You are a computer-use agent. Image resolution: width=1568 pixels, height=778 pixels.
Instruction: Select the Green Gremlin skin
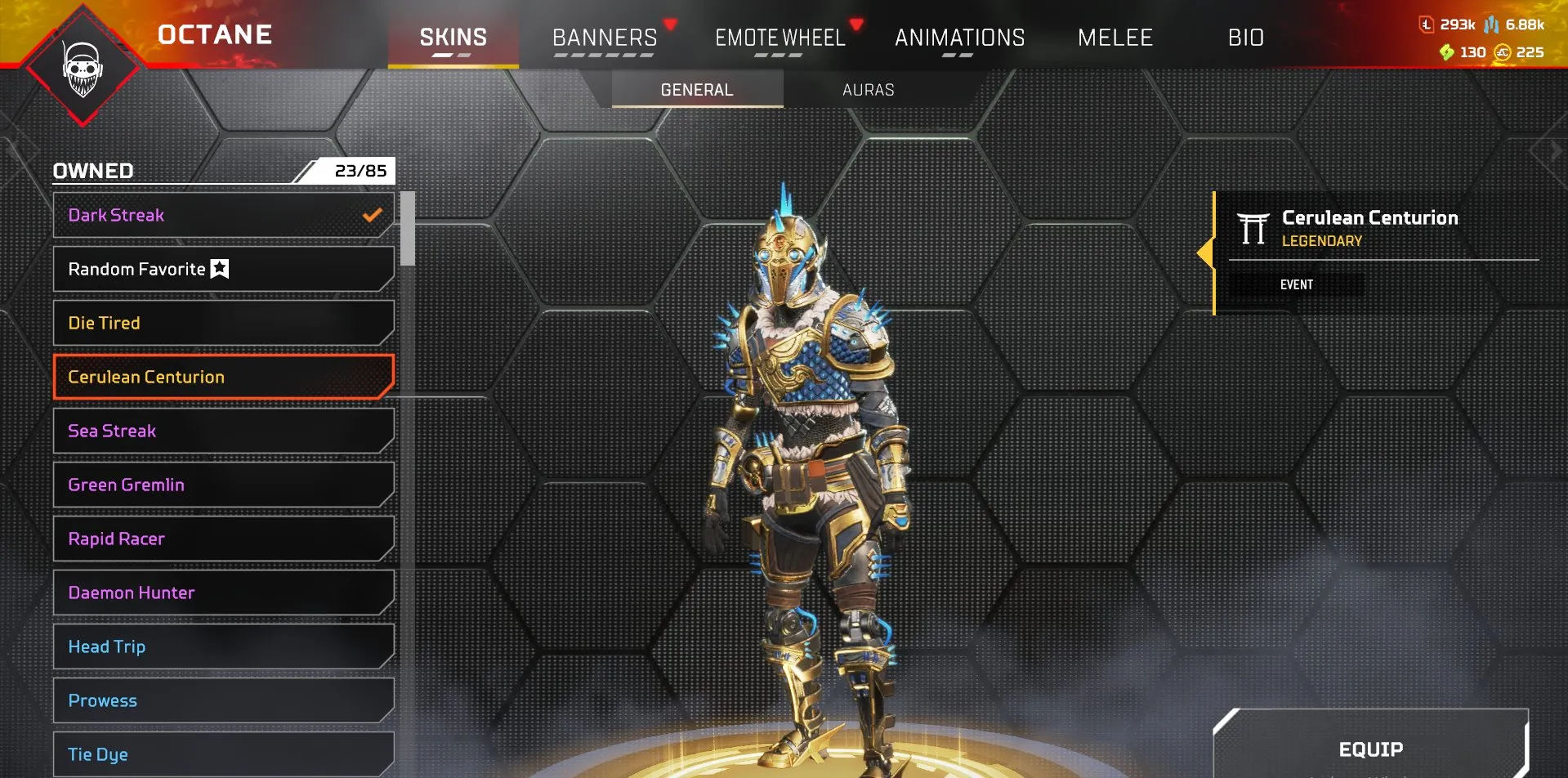222,485
